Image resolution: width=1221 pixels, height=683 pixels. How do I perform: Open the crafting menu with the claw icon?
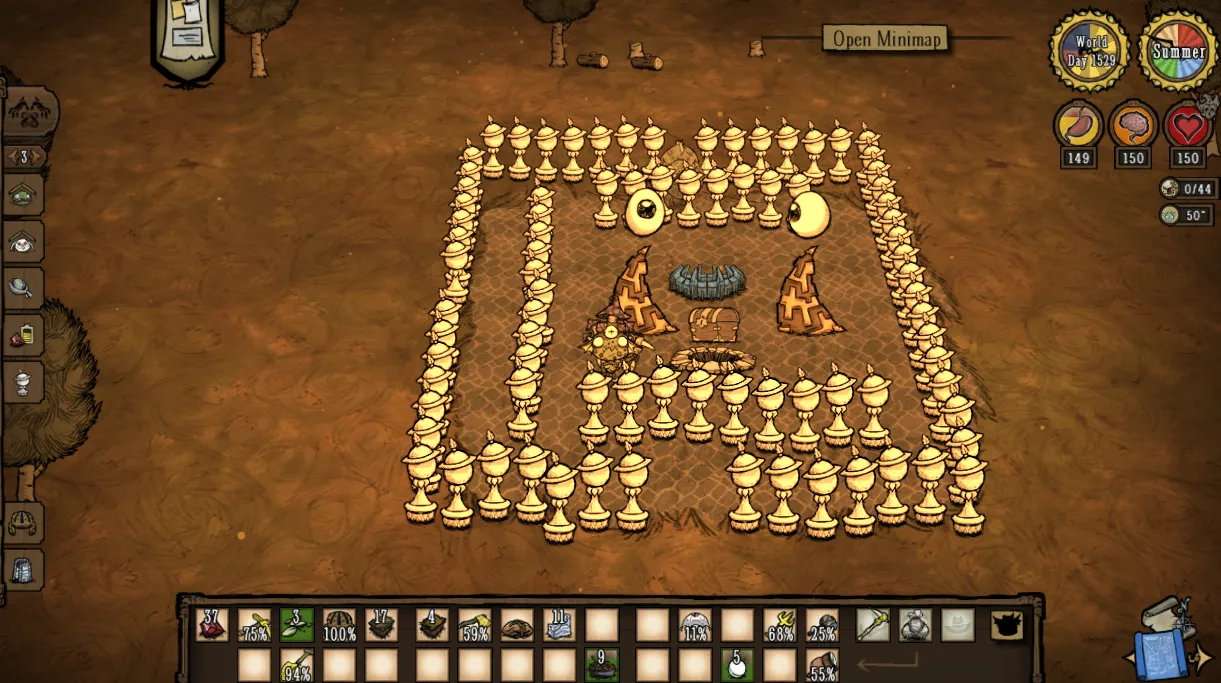tap(30, 114)
